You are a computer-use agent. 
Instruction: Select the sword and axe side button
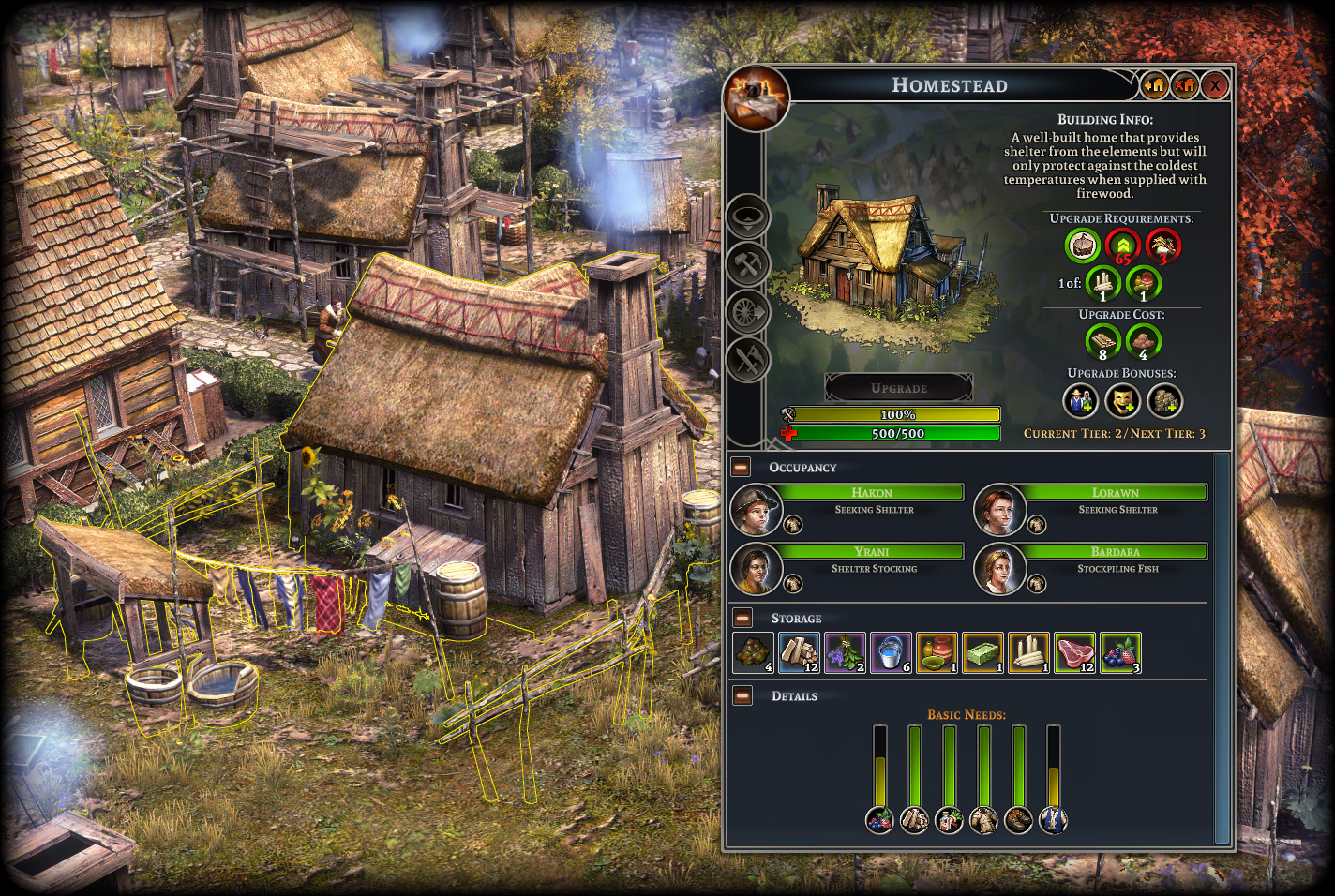tap(748, 360)
